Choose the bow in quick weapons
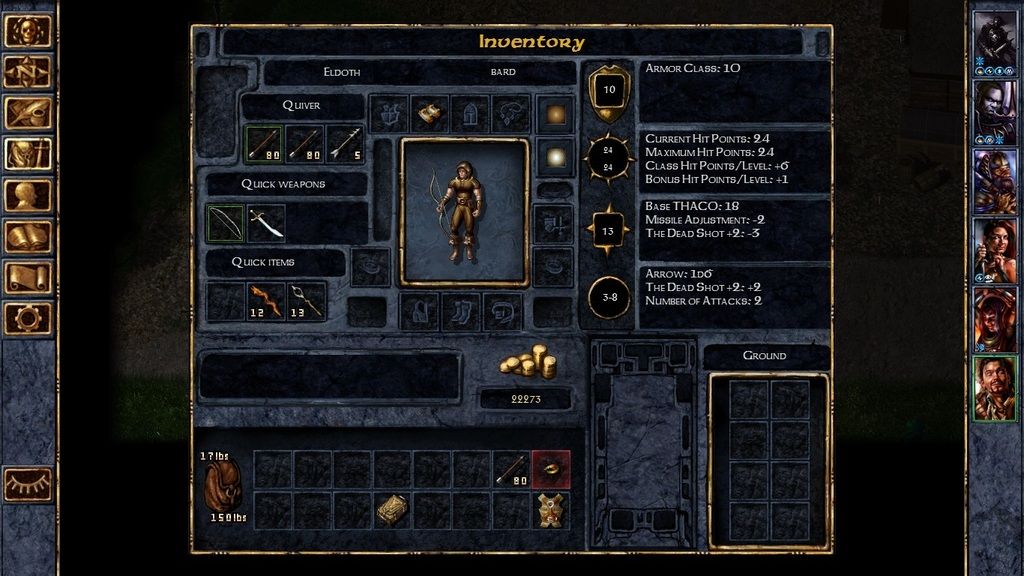 click(225, 223)
